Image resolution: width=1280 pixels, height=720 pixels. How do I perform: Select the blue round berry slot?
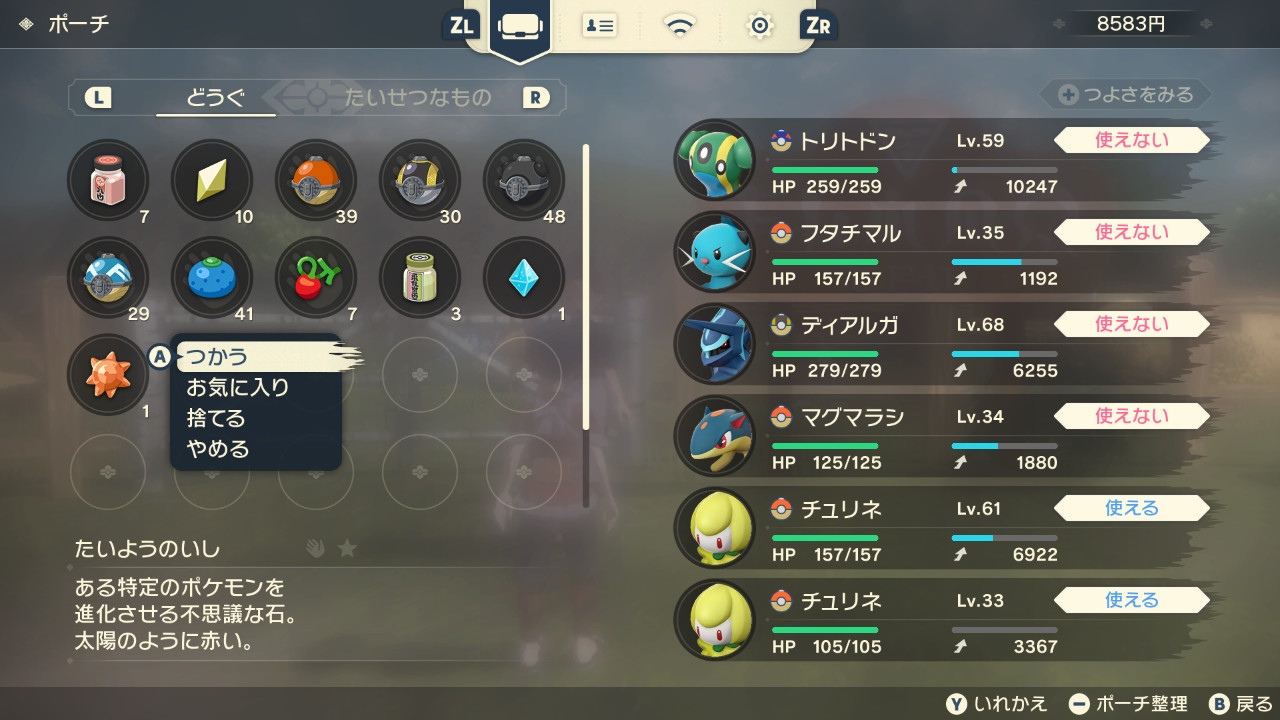click(x=212, y=278)
